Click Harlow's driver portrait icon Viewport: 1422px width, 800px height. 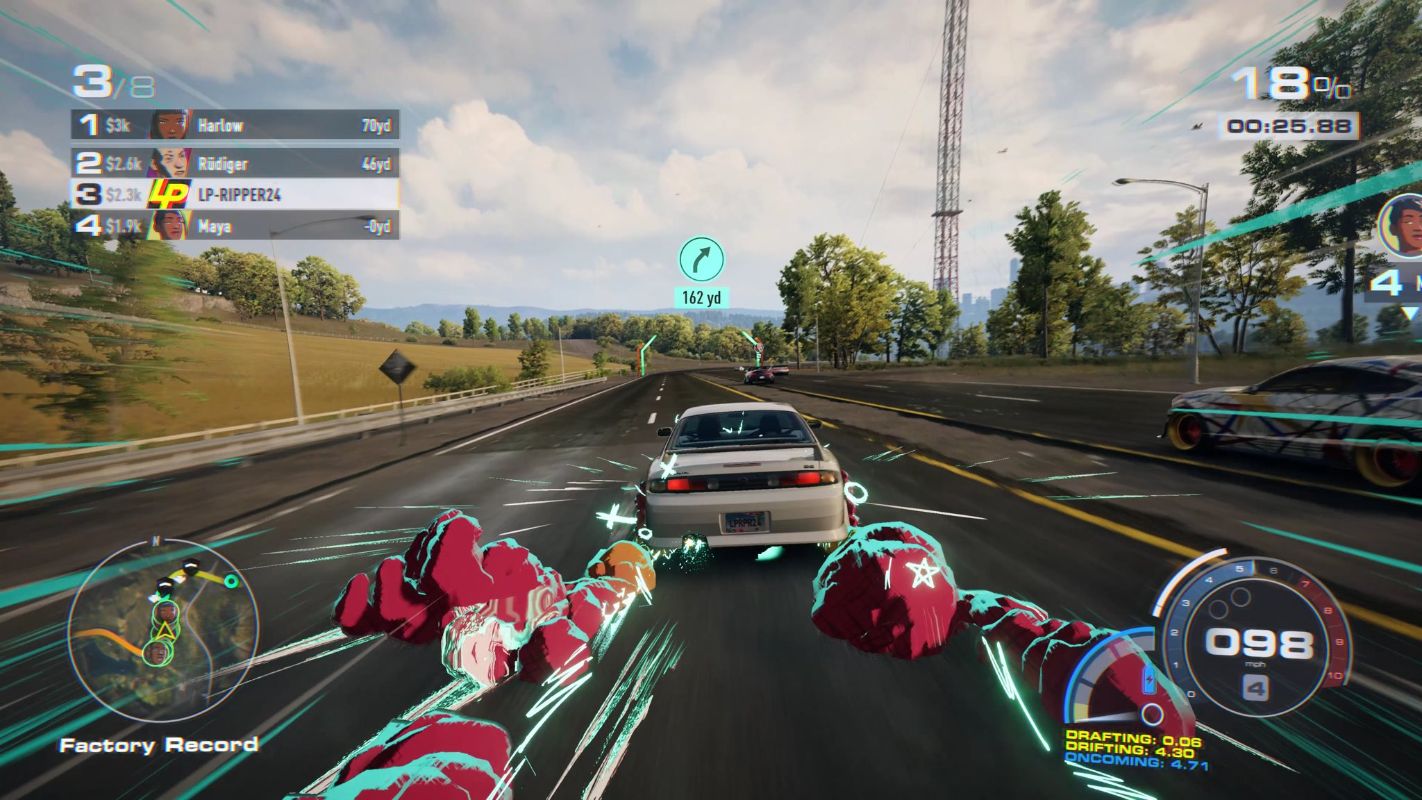pyautogui.click(x=170, y=124)
